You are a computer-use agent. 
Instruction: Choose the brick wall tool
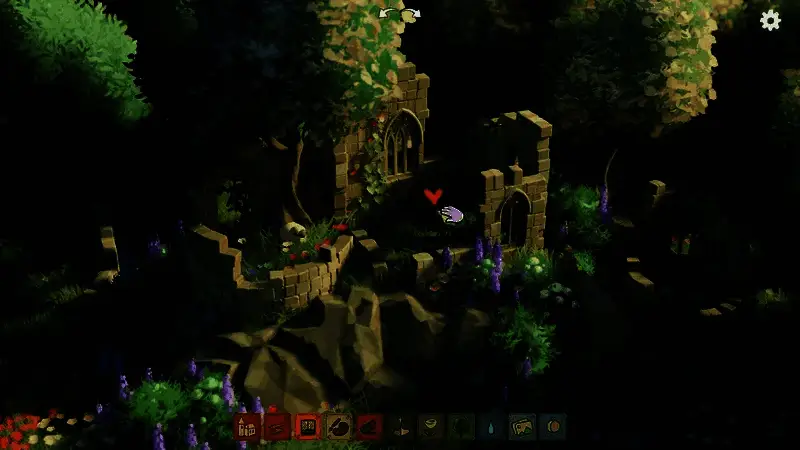point(309,427)
